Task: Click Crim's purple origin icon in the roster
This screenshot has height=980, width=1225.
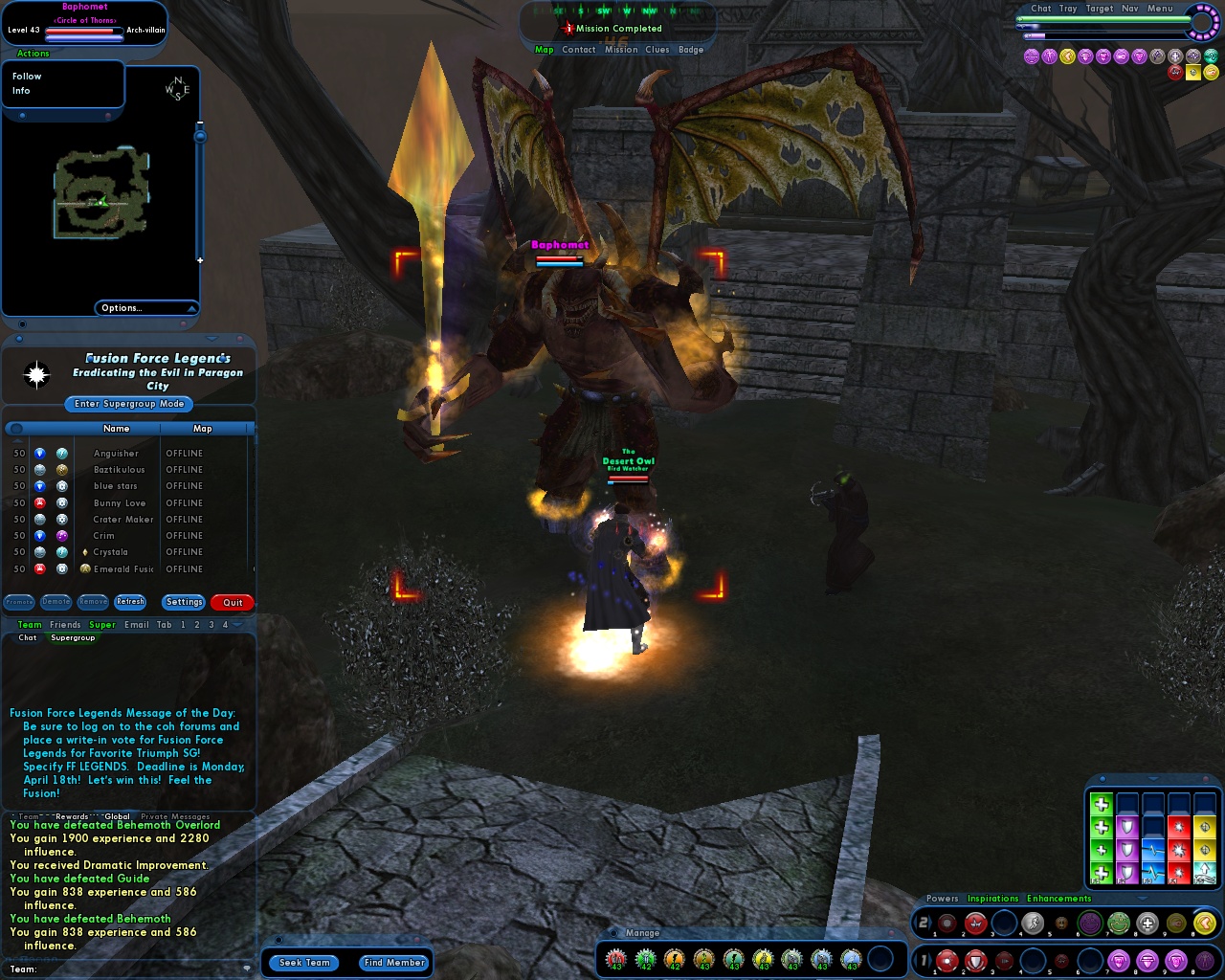Action: coord(61,536)
